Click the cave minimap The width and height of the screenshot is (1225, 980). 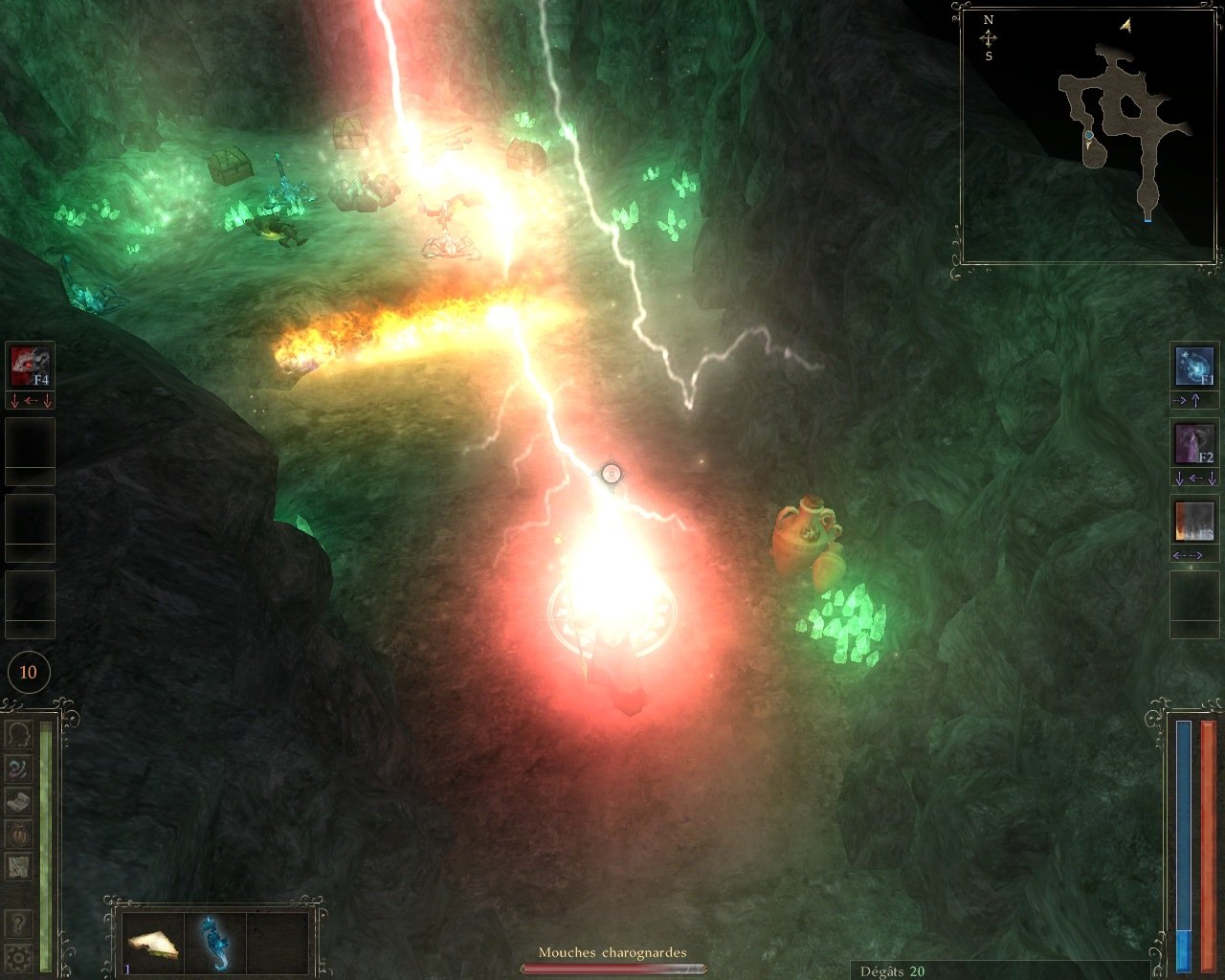pos(1088,134)
